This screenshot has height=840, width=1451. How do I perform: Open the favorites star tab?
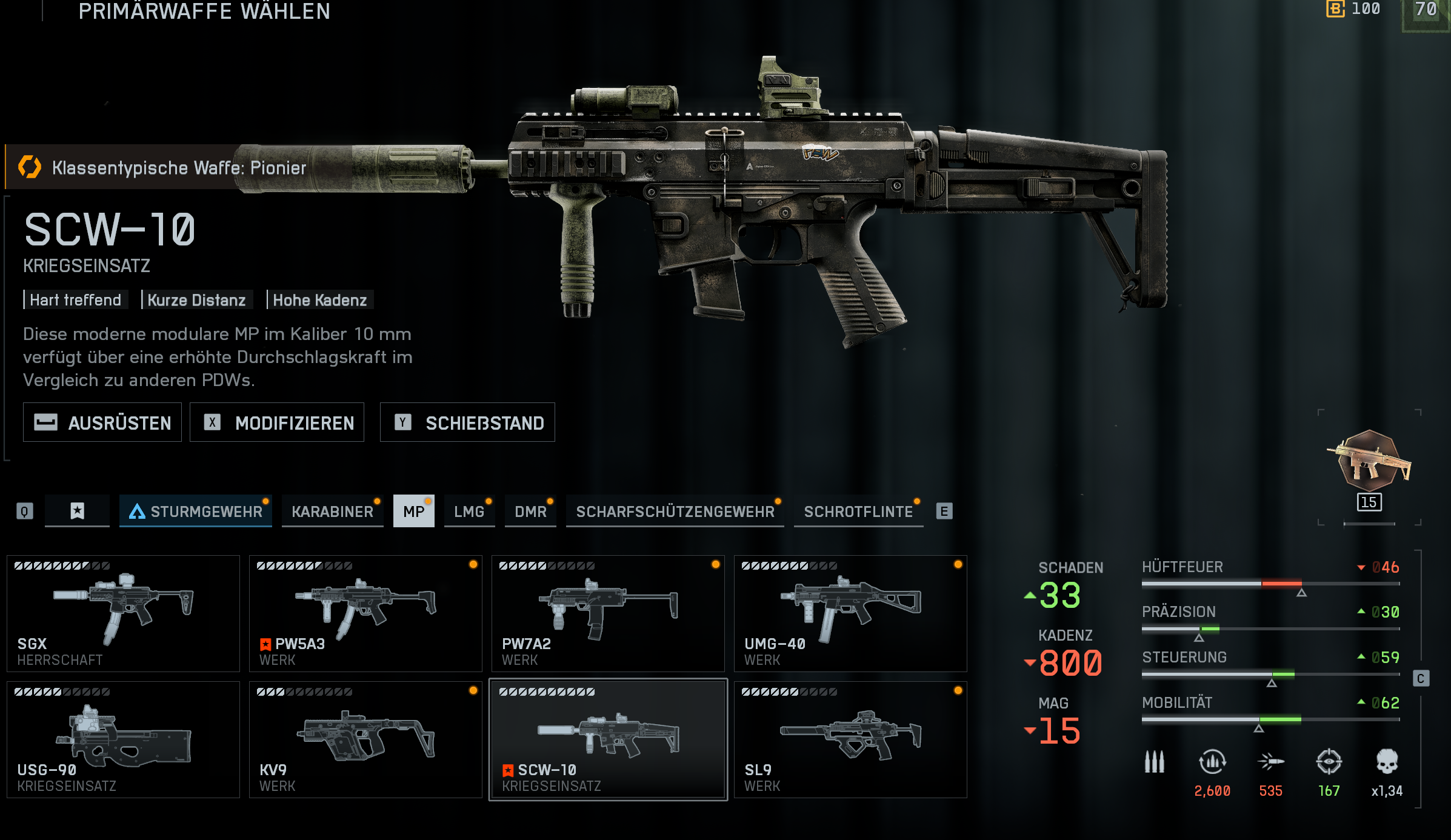coord(77,511)
